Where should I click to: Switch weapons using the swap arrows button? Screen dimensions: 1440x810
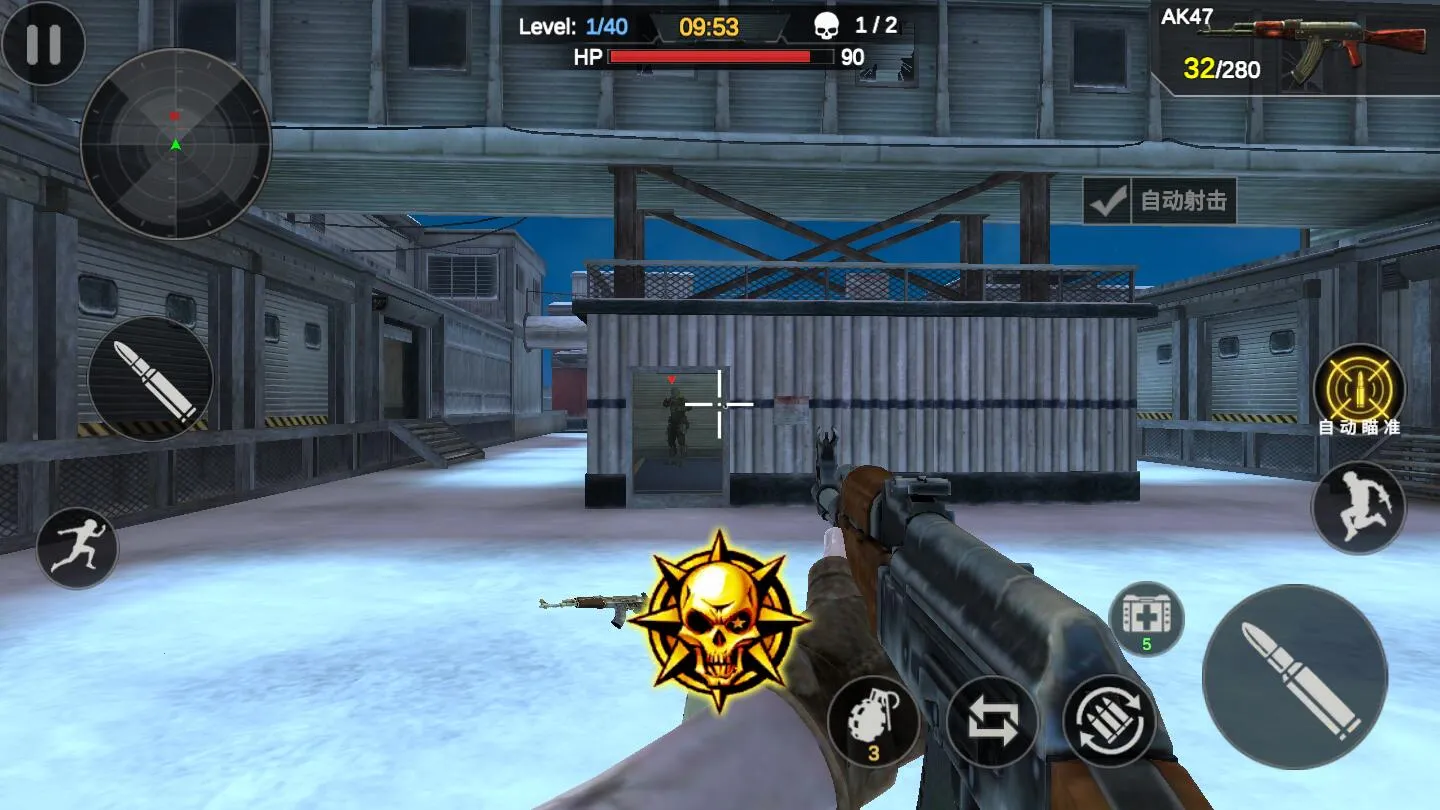(x=991, y=721)
